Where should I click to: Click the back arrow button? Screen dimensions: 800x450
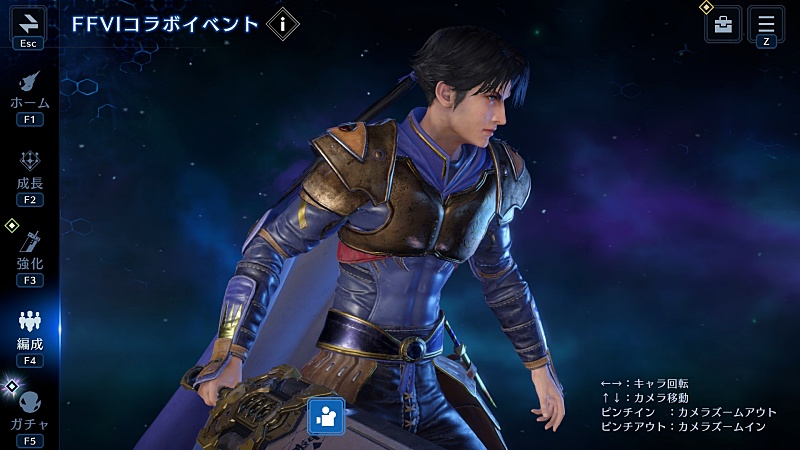tap(28, 23)
